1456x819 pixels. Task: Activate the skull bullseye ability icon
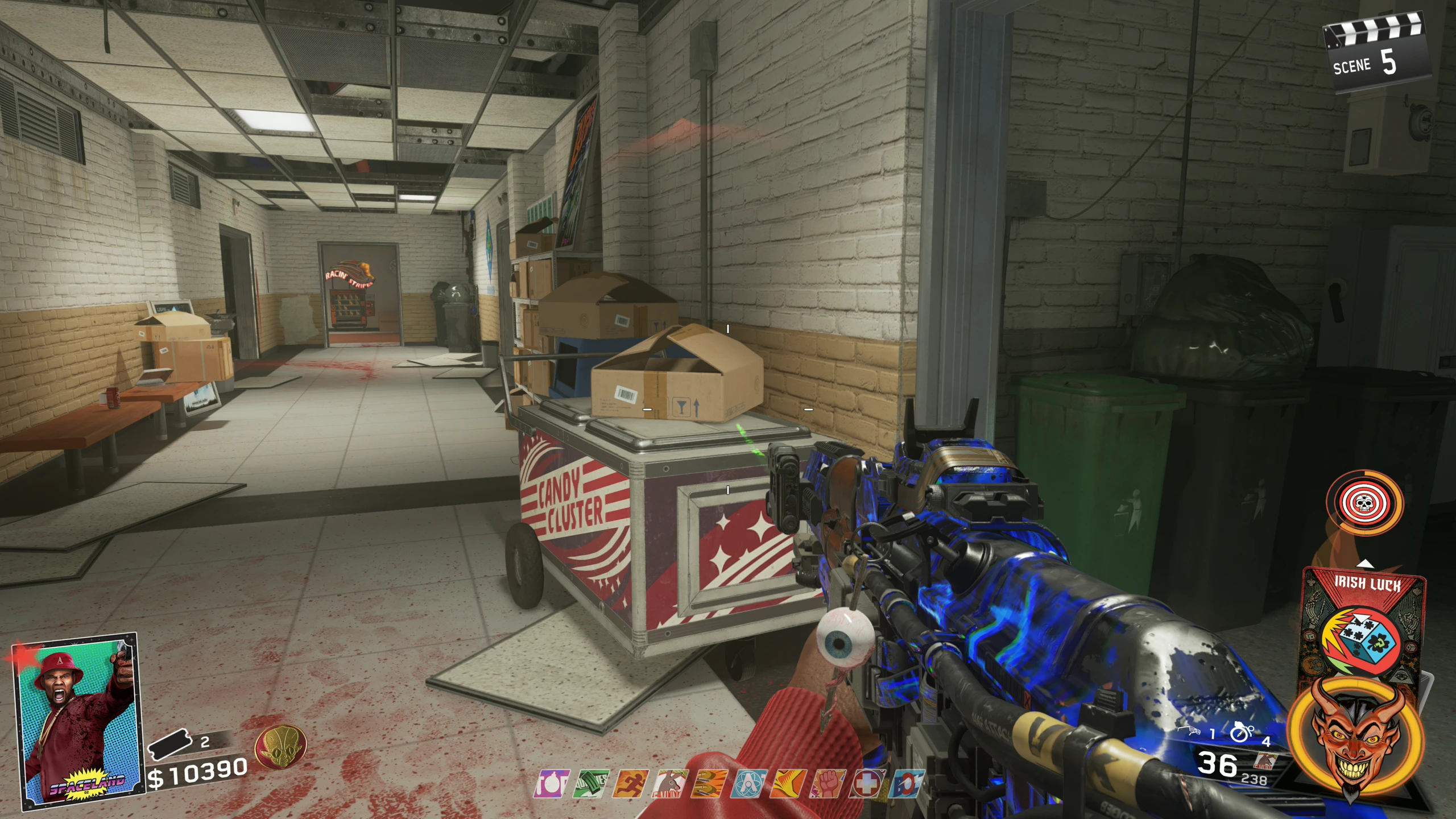tap(1363, 502)
